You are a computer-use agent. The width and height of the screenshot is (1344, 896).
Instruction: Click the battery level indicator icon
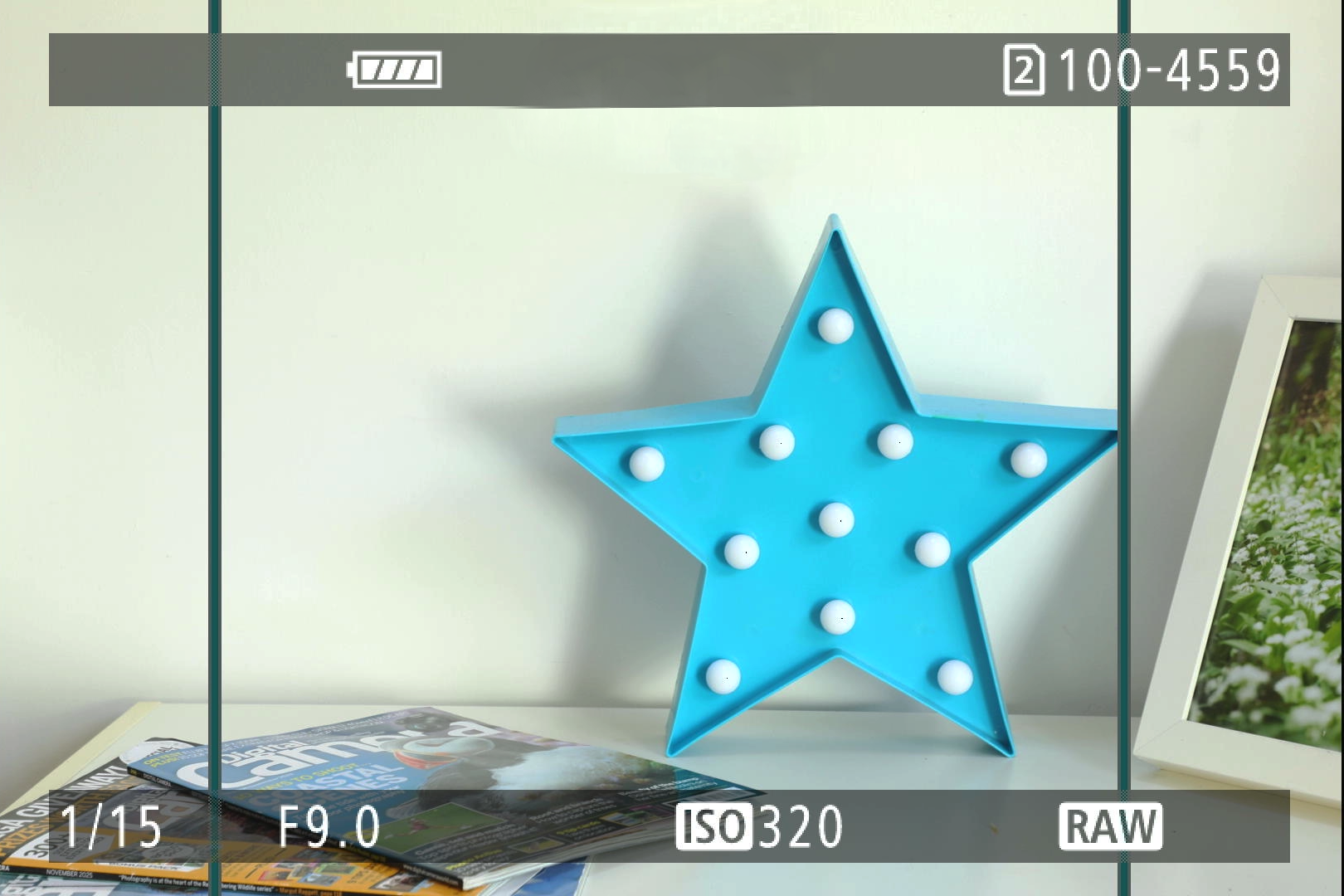point(392,71)
